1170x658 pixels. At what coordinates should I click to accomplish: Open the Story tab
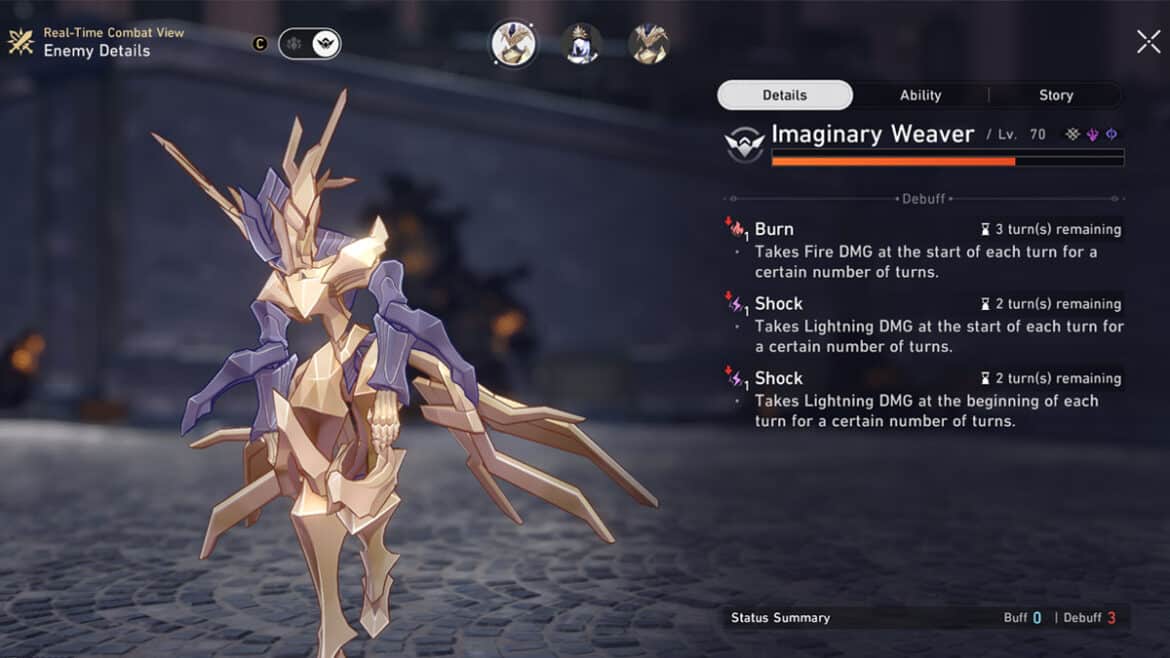(x=1055, y=95)
